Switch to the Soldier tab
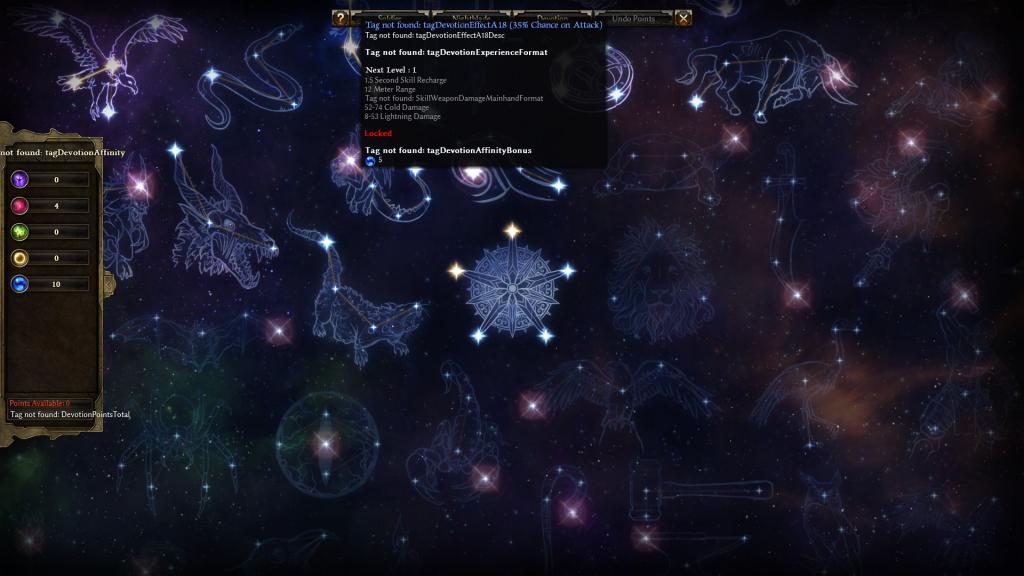Screen dimensions: 1024x576 pos(390,18)
